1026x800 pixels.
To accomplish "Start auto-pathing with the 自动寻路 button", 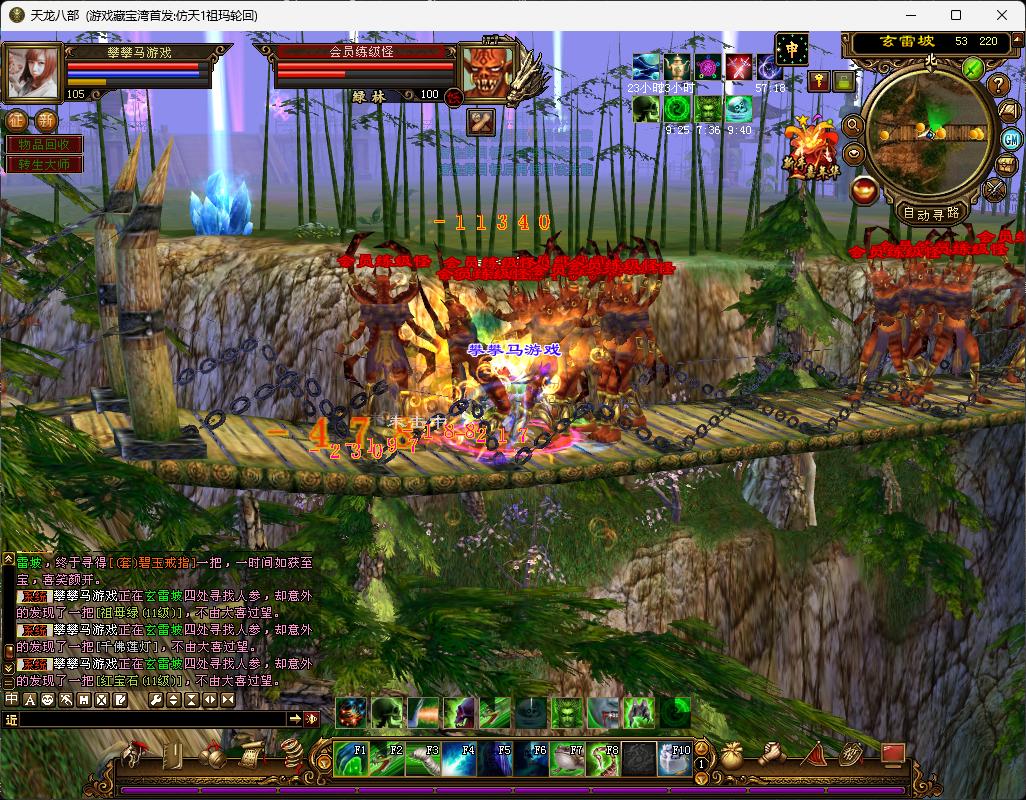I will click(930, 212).
